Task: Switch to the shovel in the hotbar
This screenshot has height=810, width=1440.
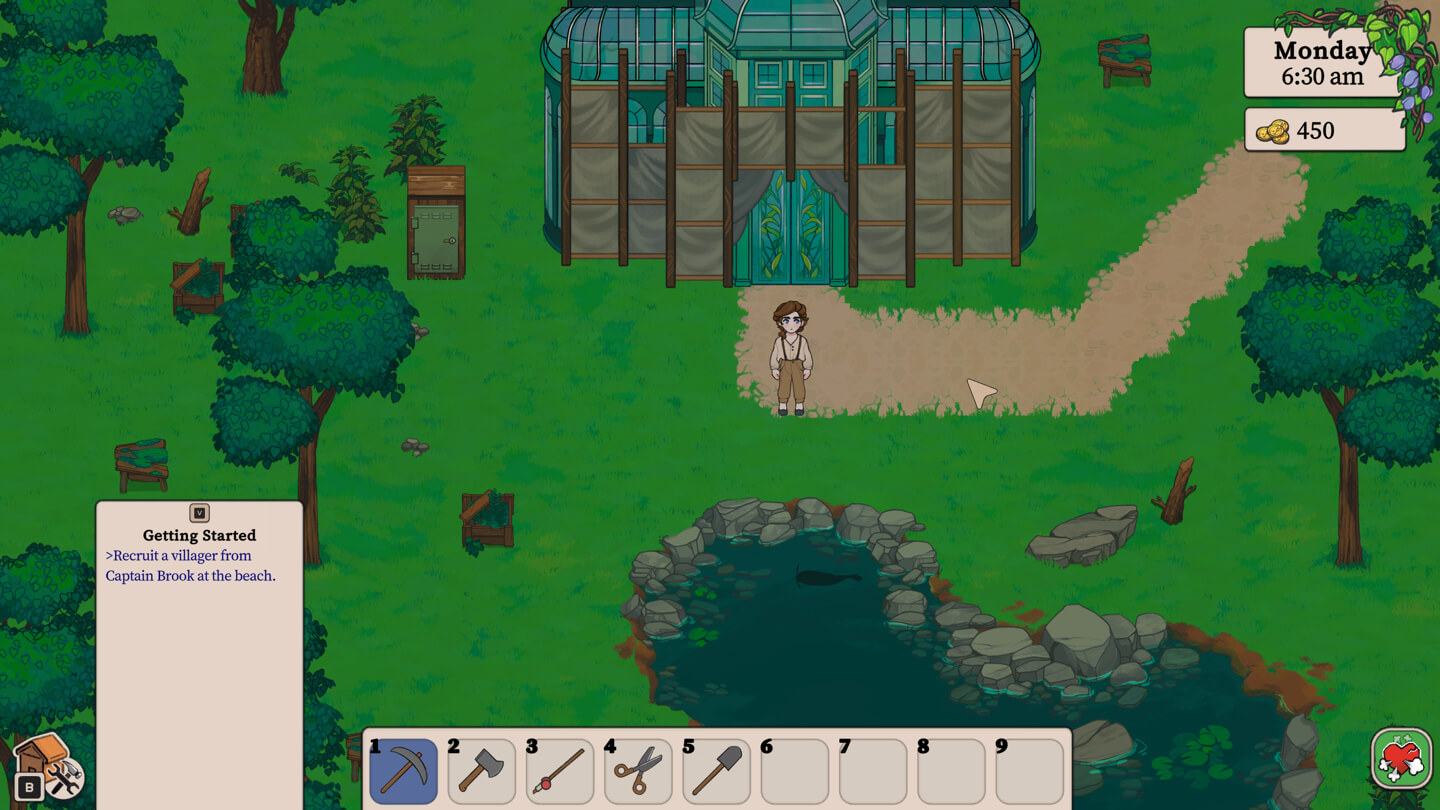Action: coord(716,771)
